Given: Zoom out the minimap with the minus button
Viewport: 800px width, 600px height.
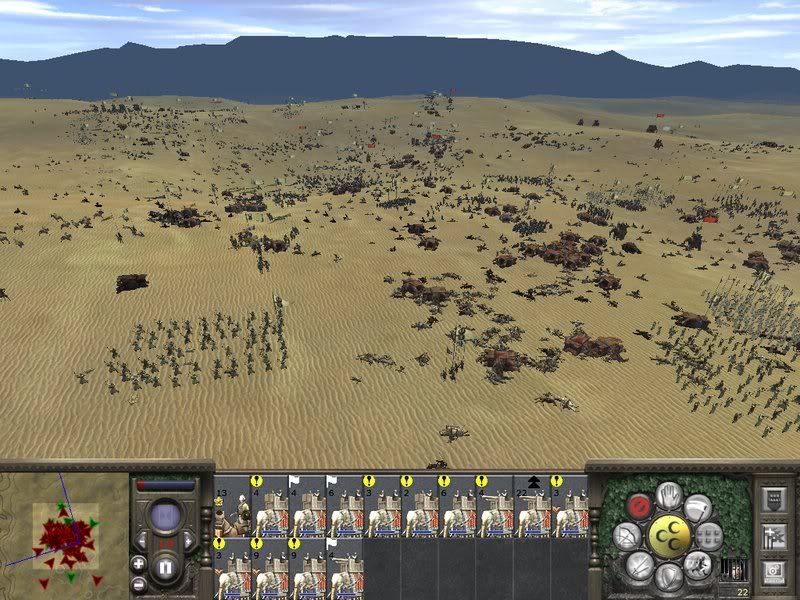Looking at the screenshot, I should (138, 583).
